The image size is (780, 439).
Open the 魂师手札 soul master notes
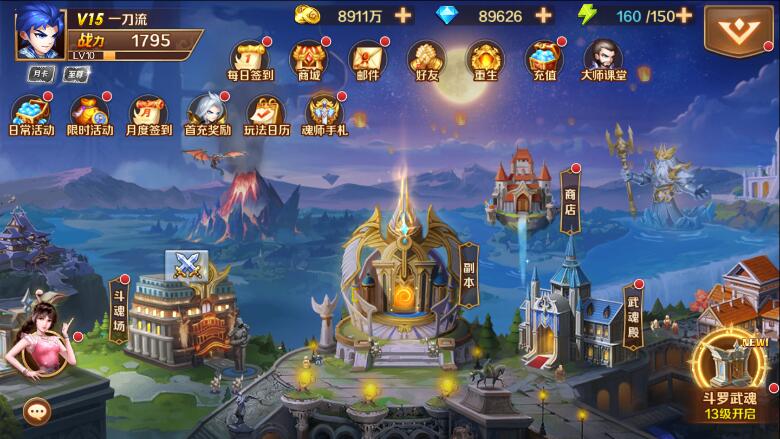326,114
